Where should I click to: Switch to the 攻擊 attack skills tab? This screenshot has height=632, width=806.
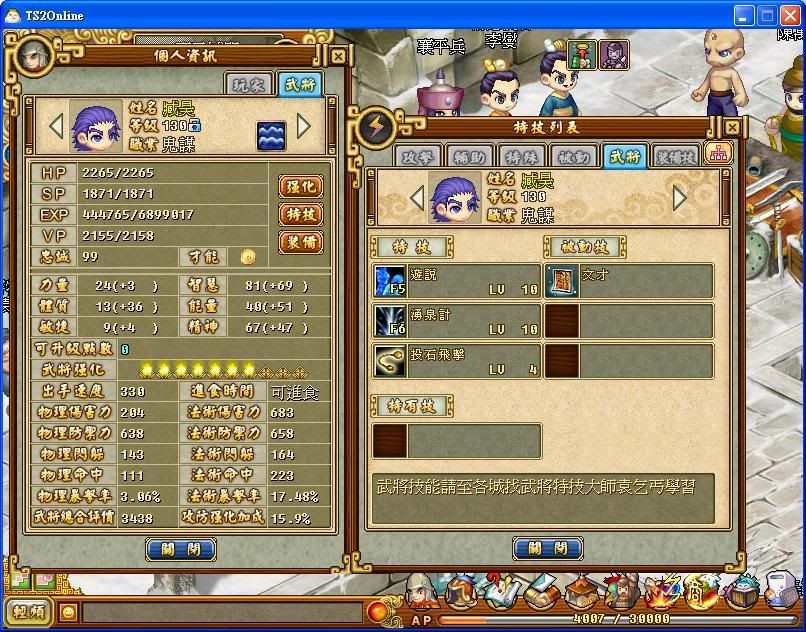coord(419,156)
